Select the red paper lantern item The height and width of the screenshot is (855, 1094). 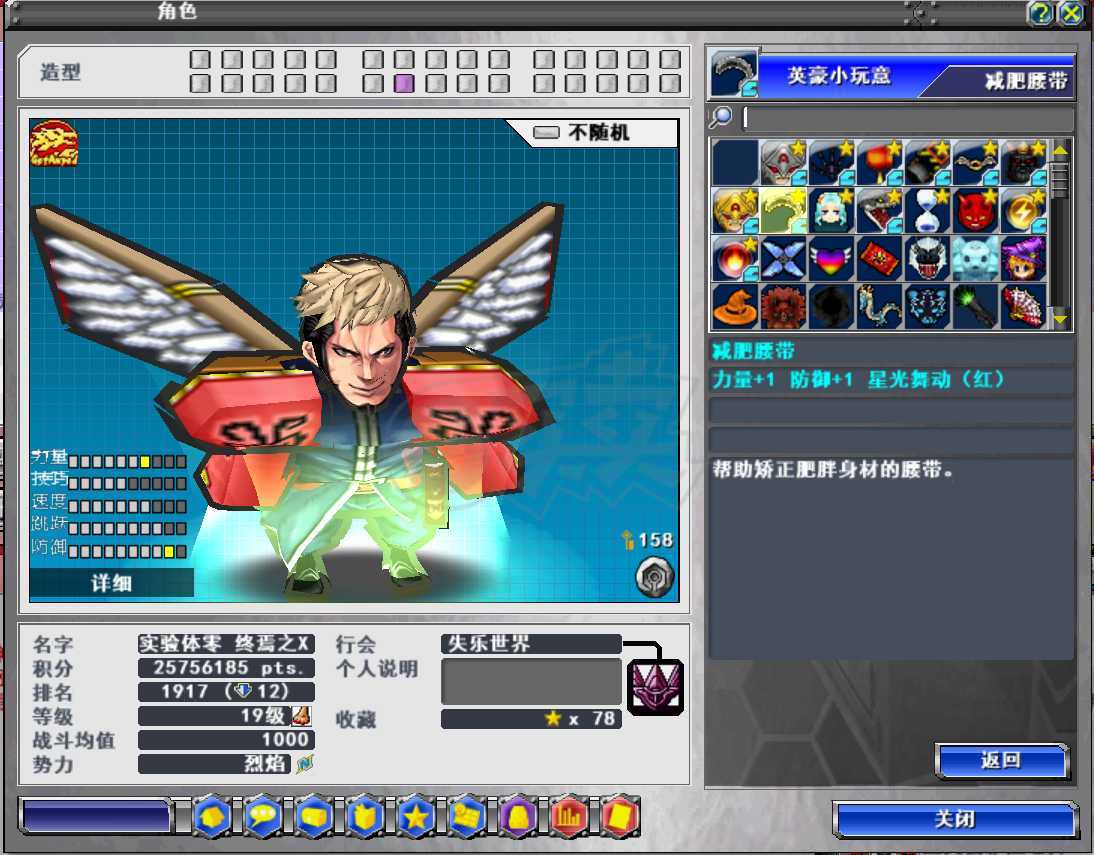(880, 163)
